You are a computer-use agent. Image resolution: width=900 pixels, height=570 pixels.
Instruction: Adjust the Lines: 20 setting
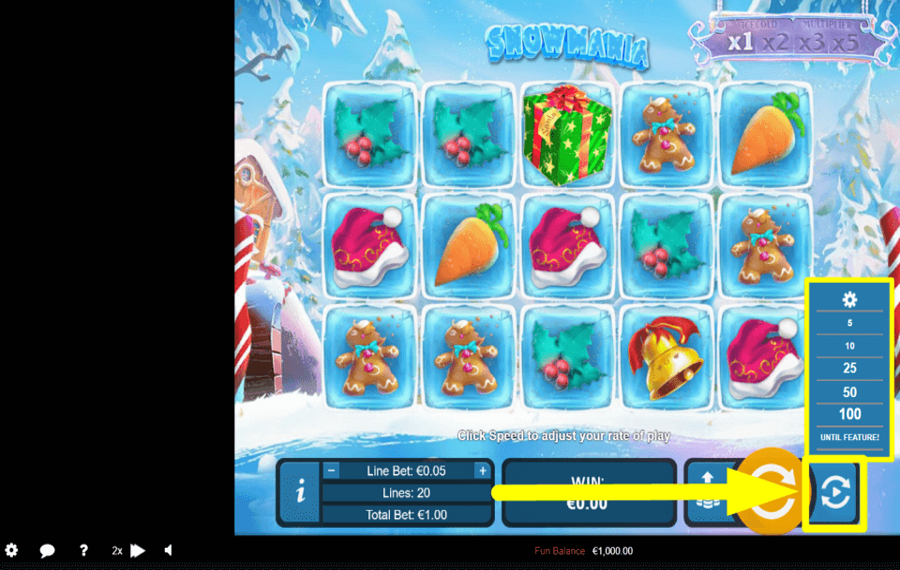[x=407, y=493]
